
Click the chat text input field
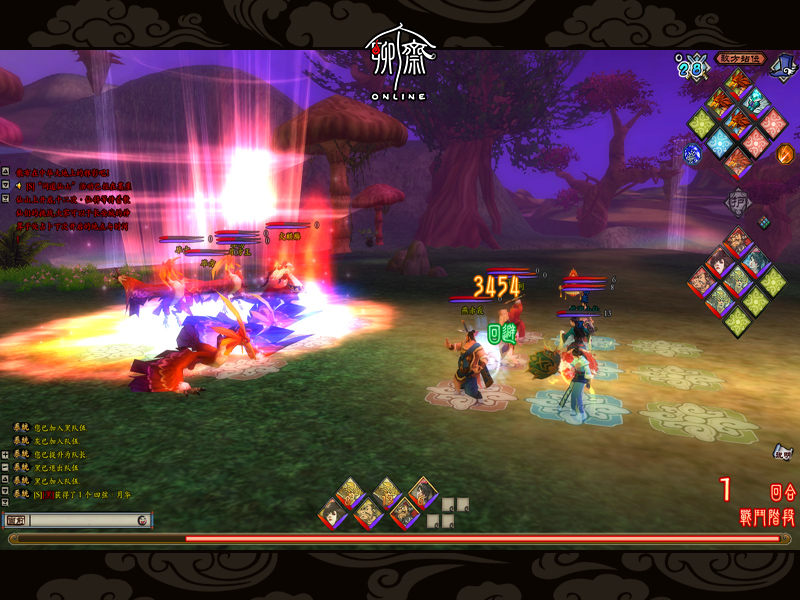82,520
